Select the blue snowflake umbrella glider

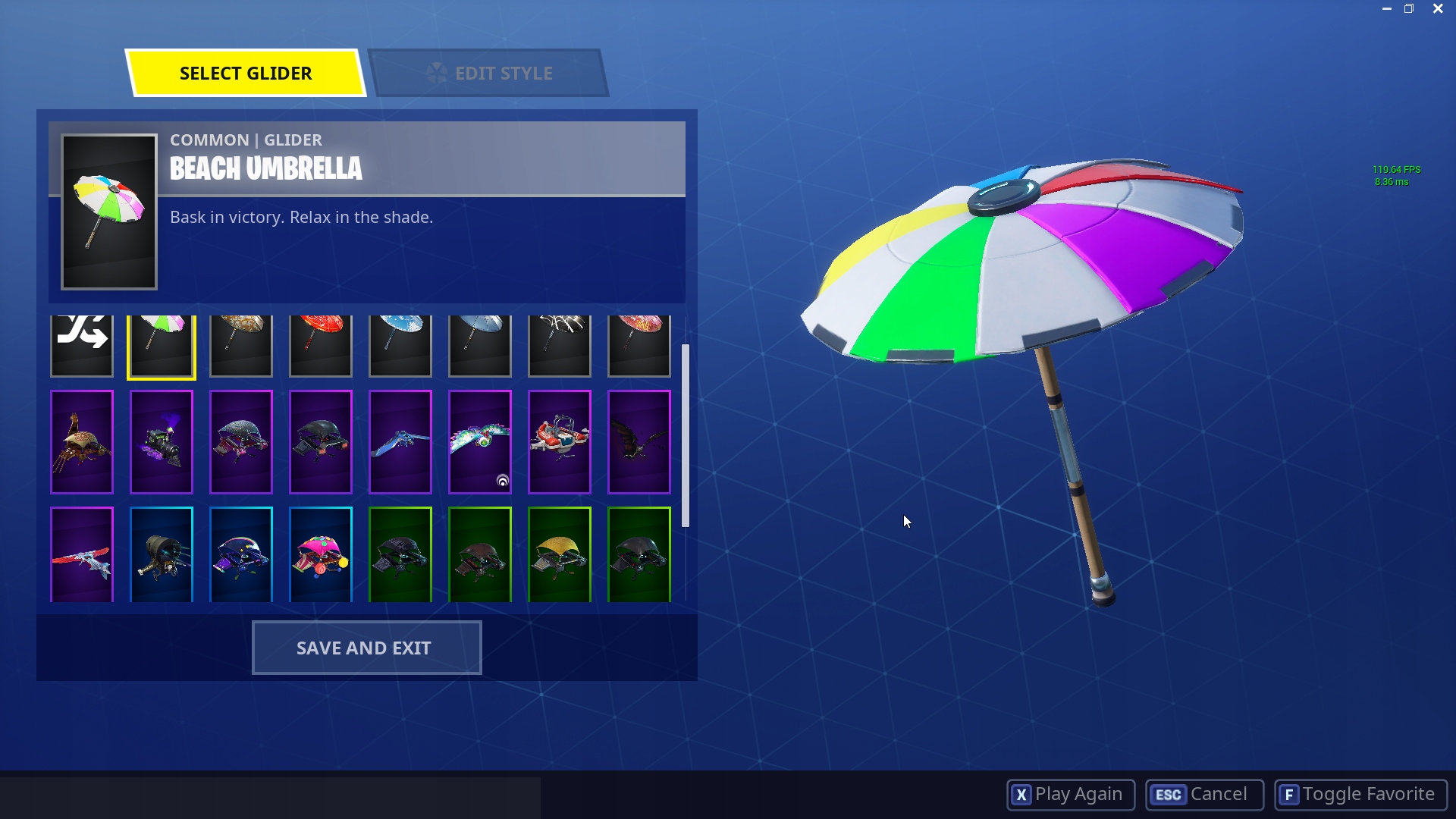click(400, 345)
